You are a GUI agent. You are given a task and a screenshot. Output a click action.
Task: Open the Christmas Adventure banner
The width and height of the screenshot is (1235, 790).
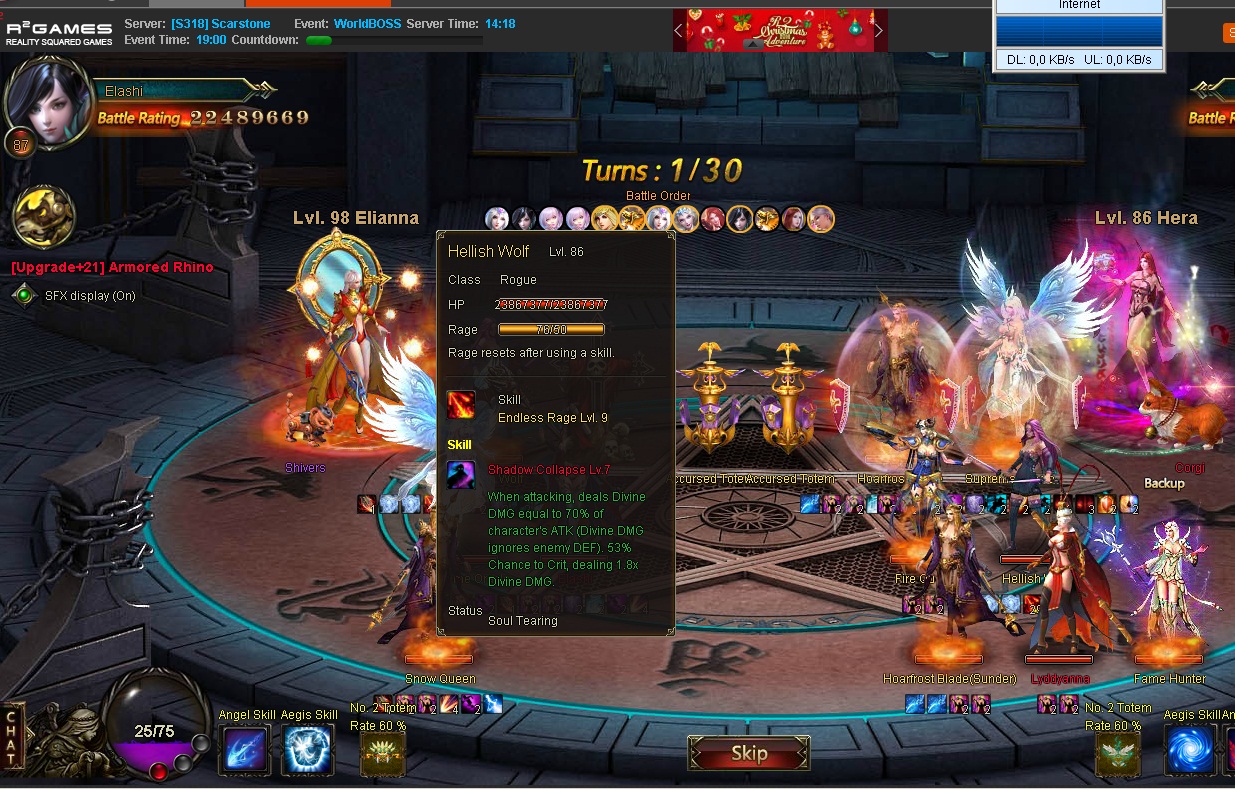tap(780, 30)
